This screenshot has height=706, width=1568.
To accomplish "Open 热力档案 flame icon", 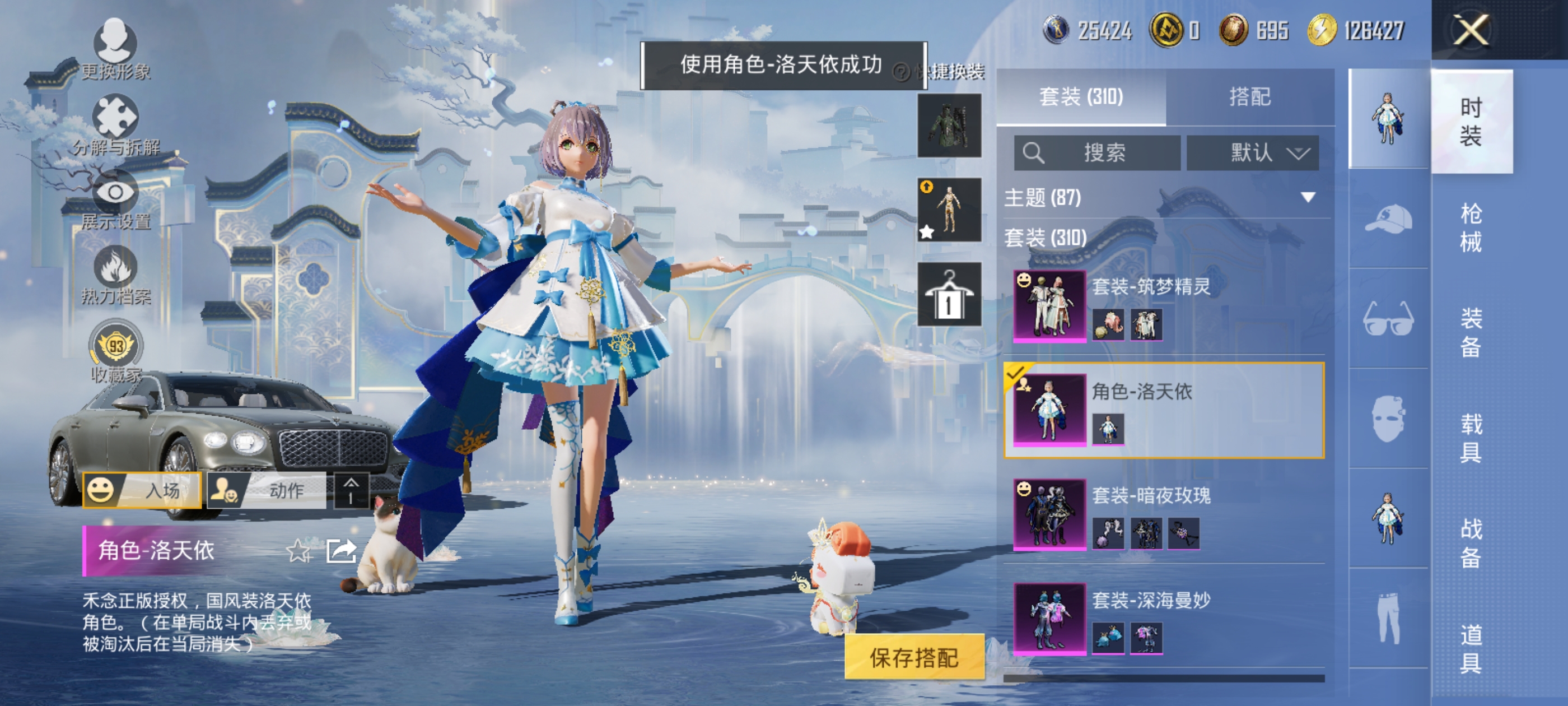I will (115, 275).
